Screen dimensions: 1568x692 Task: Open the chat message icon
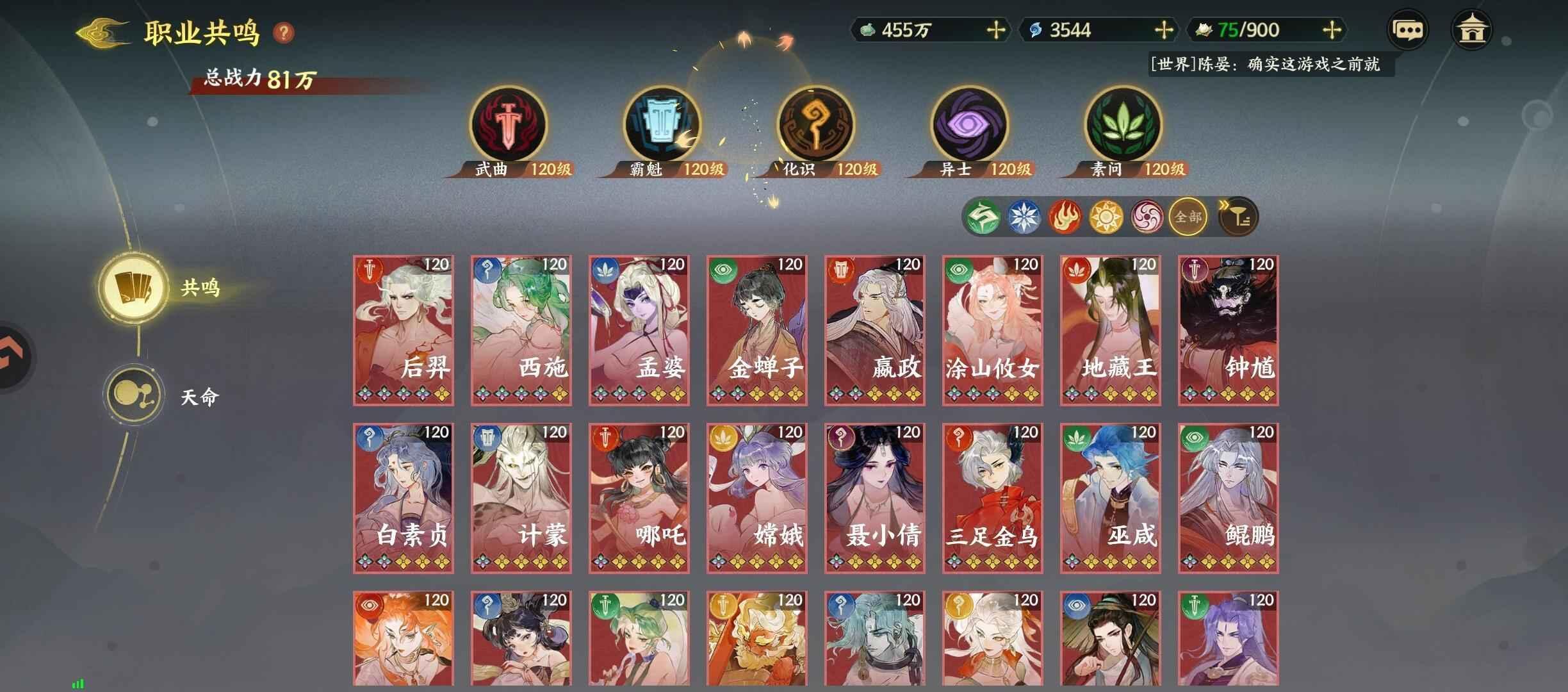[1407, 28]
